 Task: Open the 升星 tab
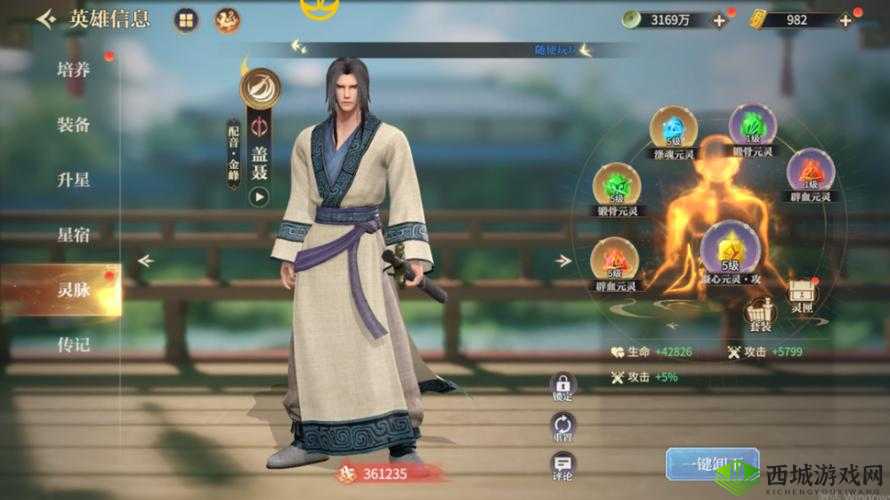(x=73, y=180)
